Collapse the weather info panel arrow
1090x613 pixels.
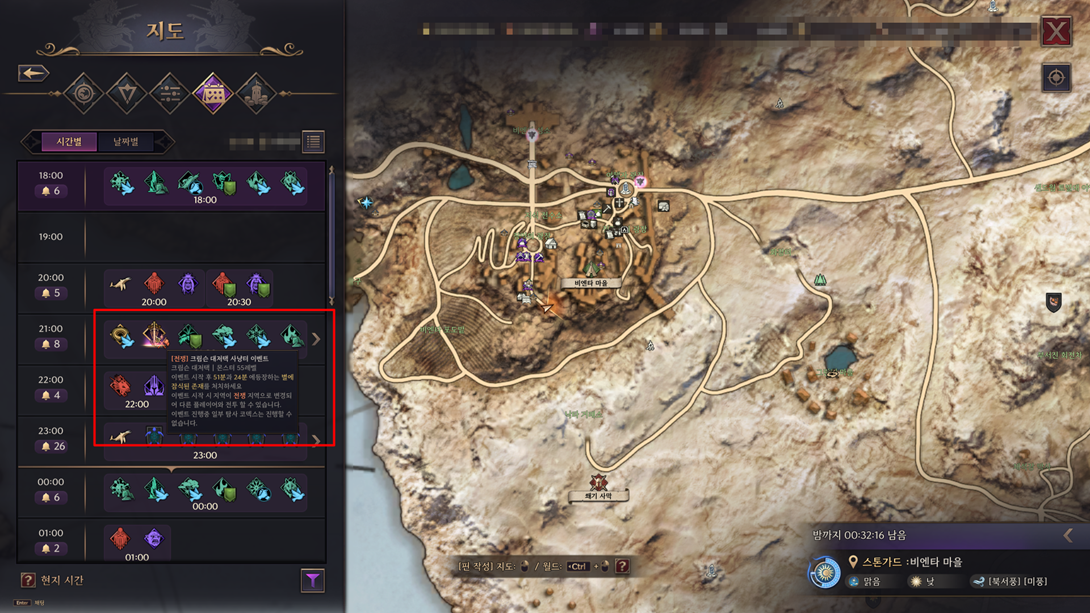point(1068,536)
